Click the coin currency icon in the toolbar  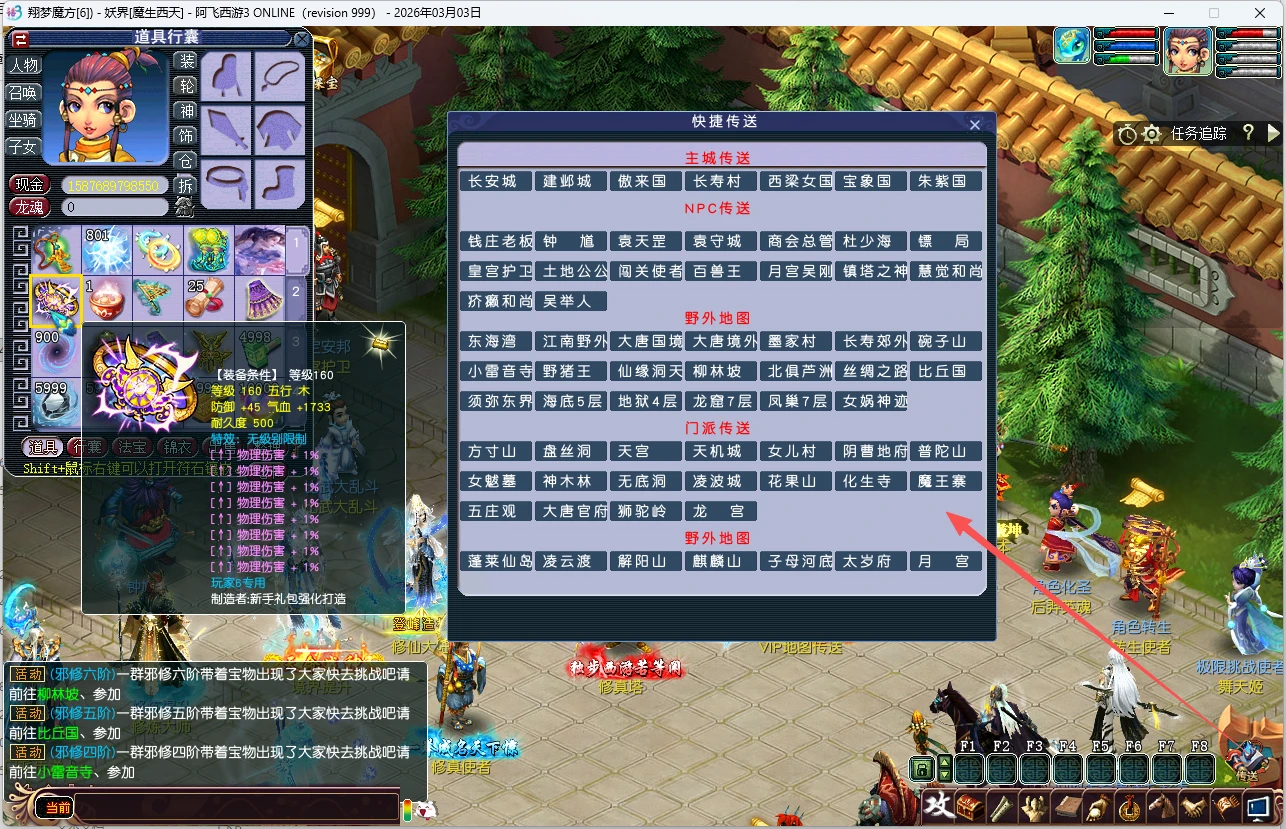tap(1129, 807)
